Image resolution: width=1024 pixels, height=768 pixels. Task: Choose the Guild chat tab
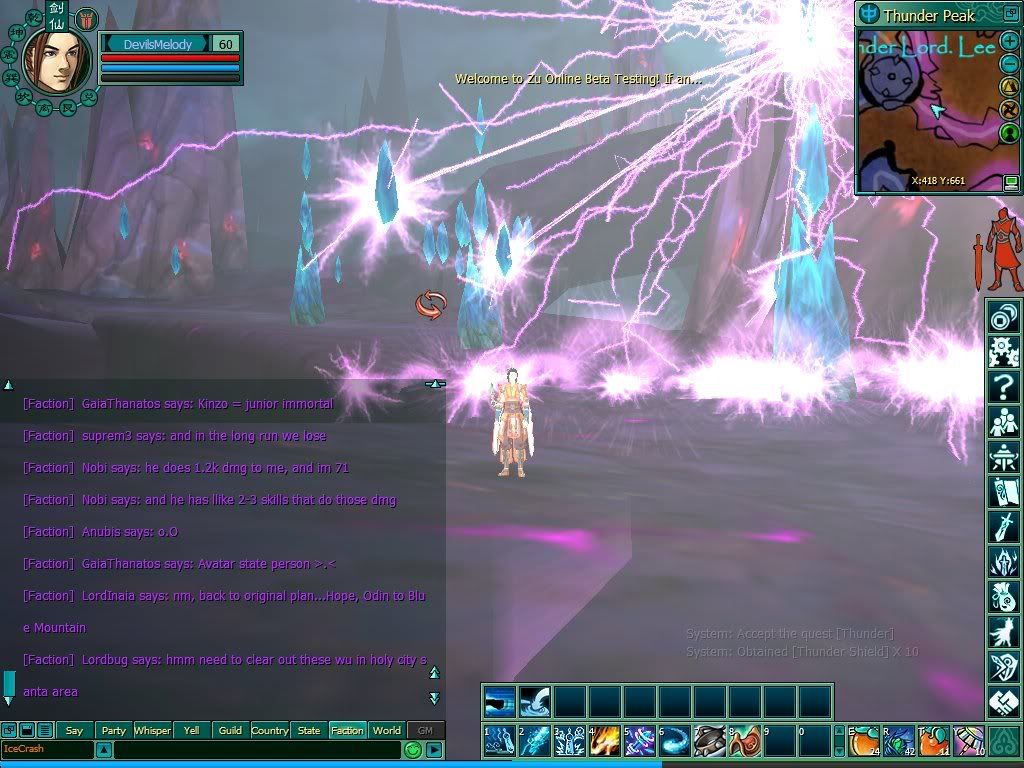click(x=231, y=730)
